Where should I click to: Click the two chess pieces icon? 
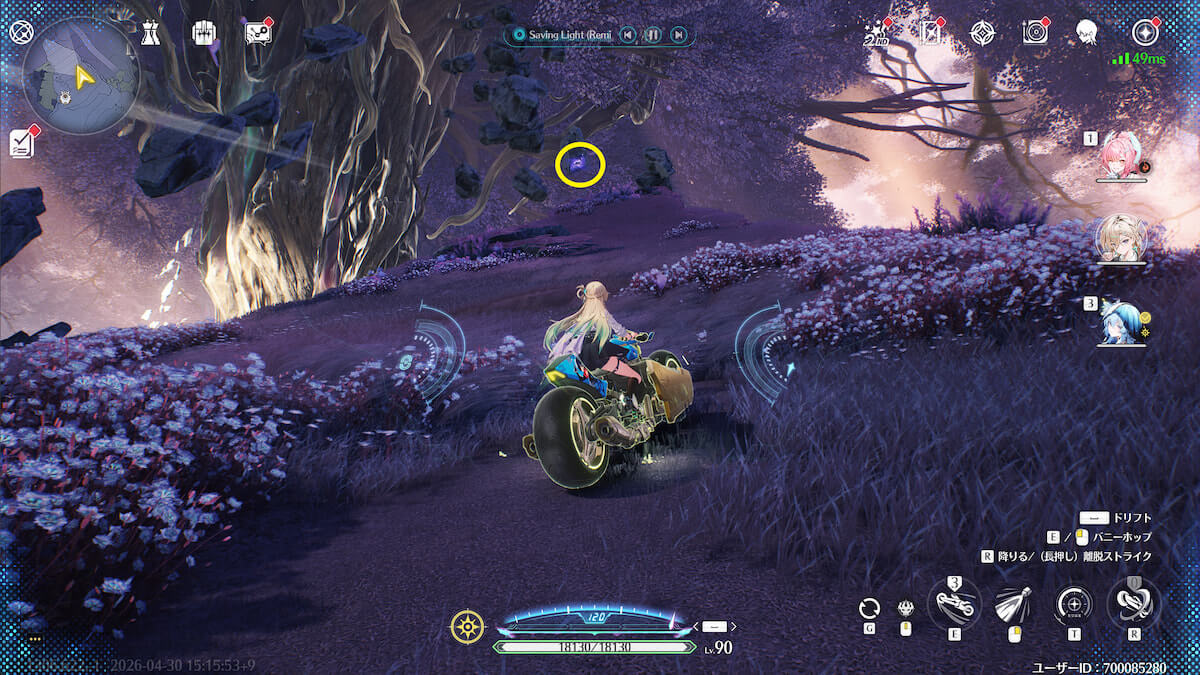tap(150, 33)
